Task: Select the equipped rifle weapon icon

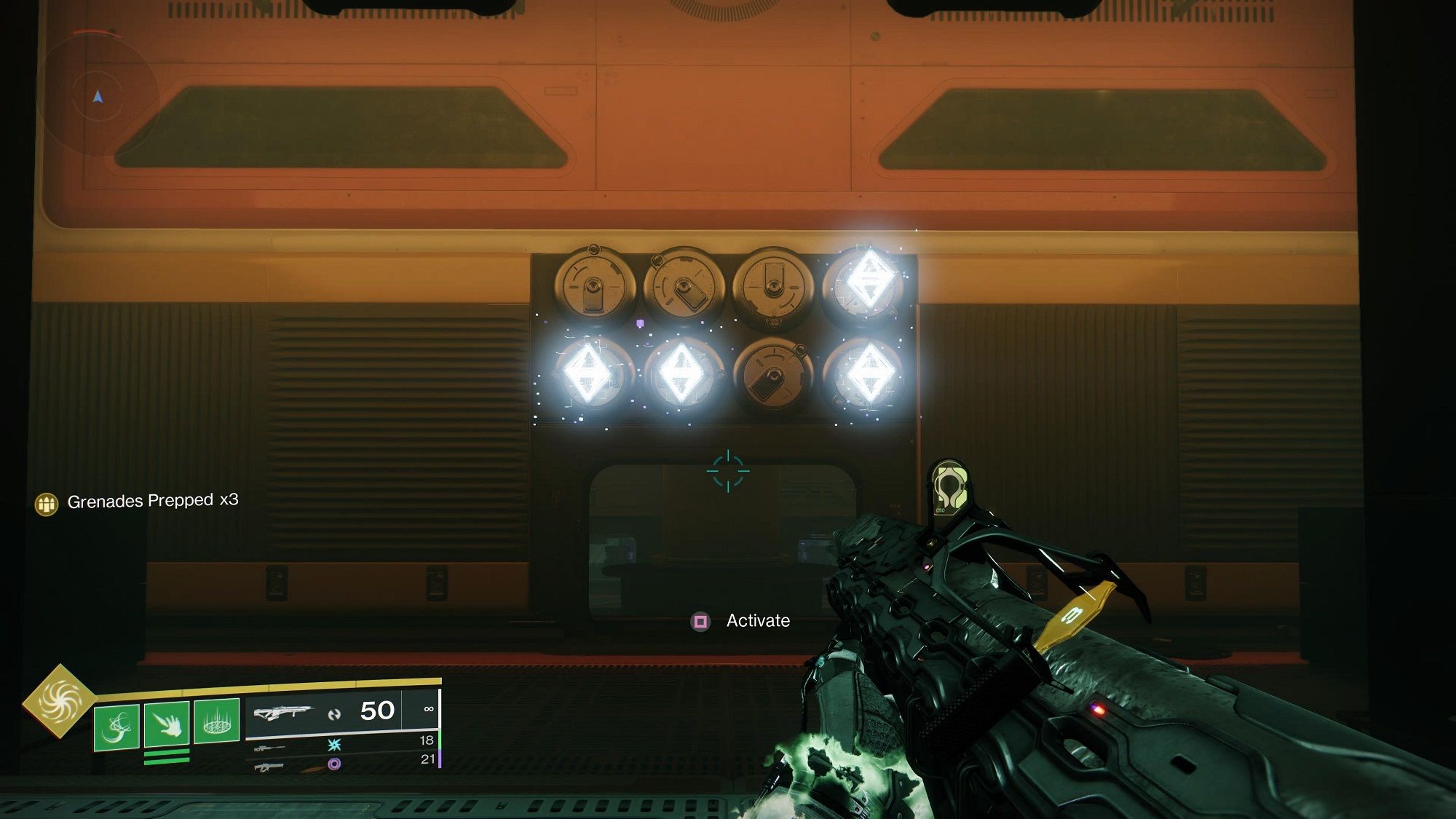Action: click(282, 712)
